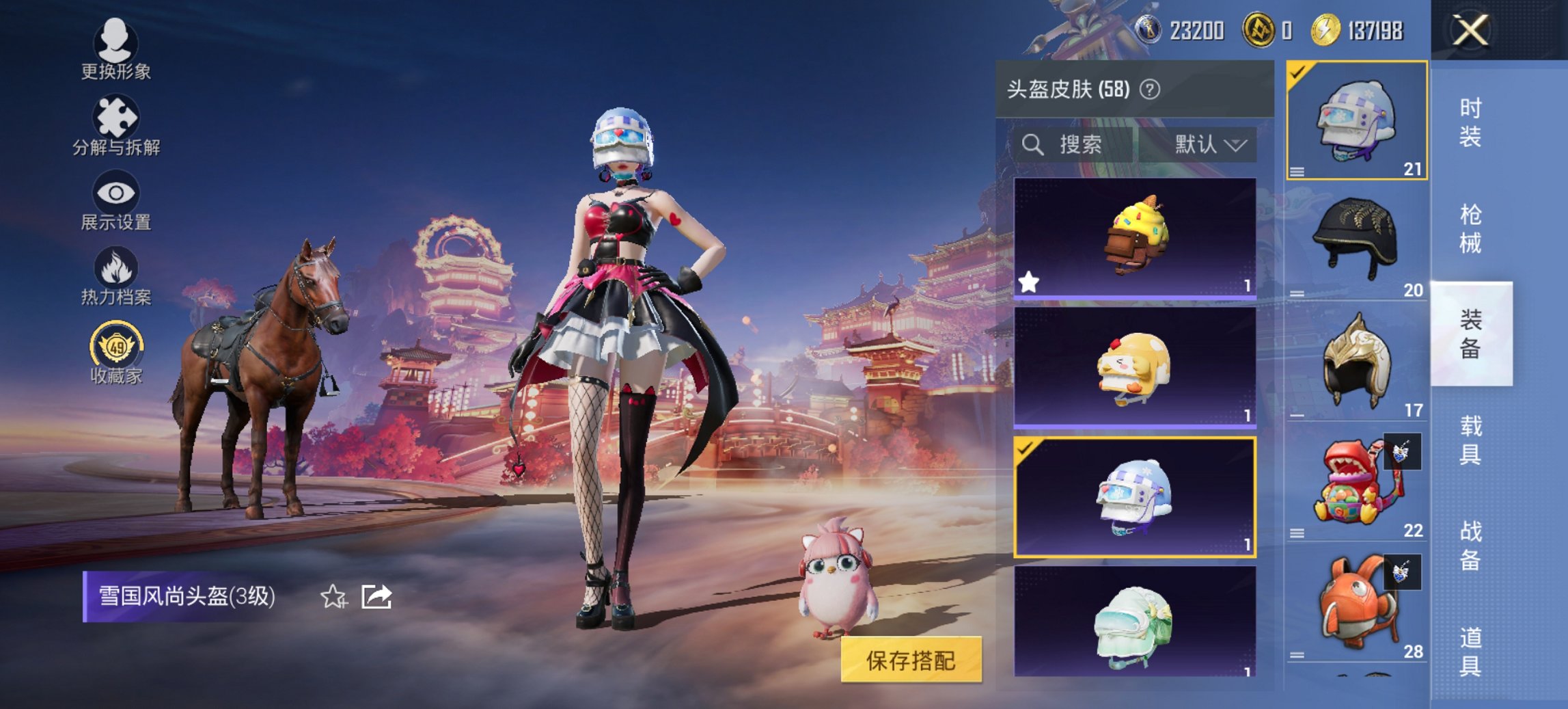The width and height of the screenshot is (1568, 709).
Task: Click the search magnifier in helmet panel
Action: [1031, 145]
